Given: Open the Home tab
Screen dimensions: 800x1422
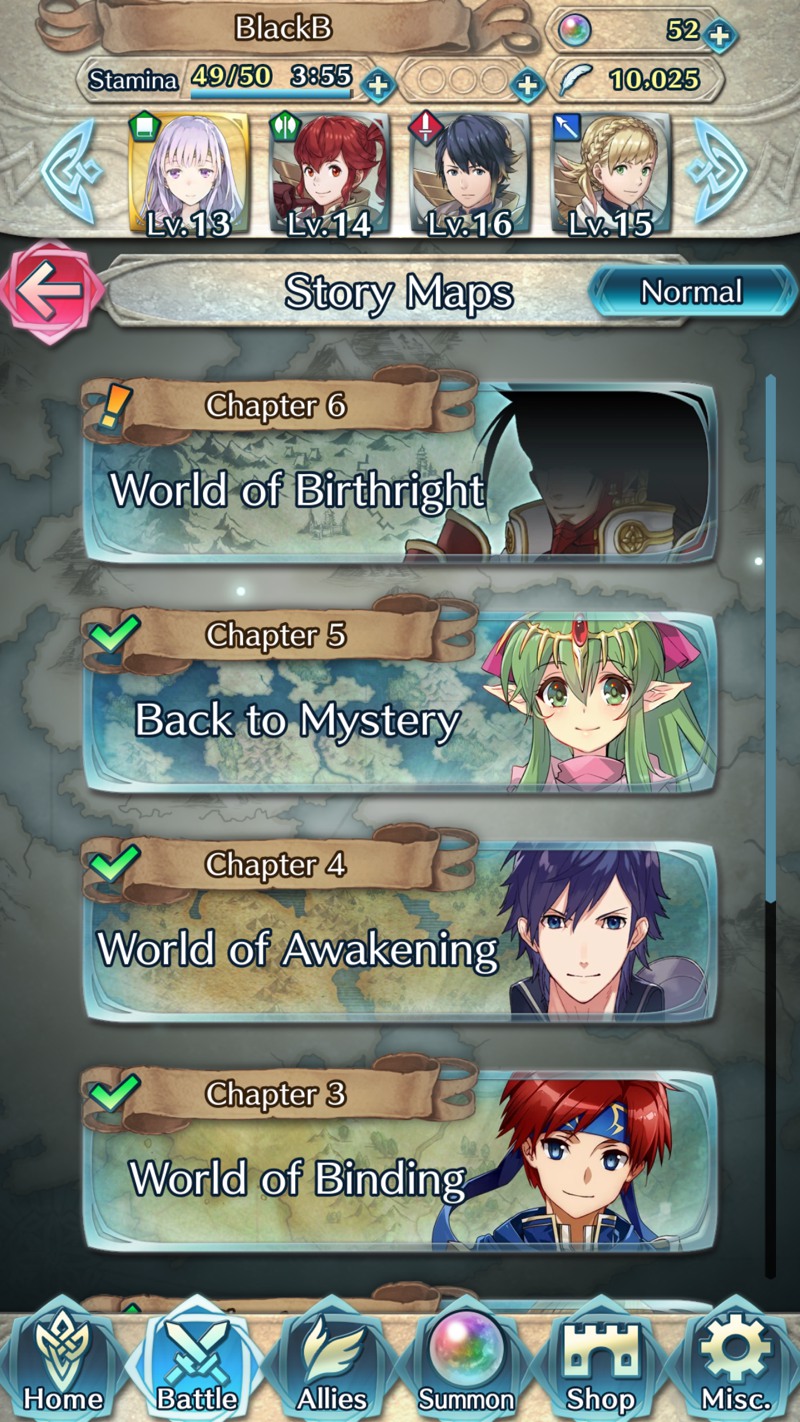Looking at the screenshot, I should tap(62, 1366).
